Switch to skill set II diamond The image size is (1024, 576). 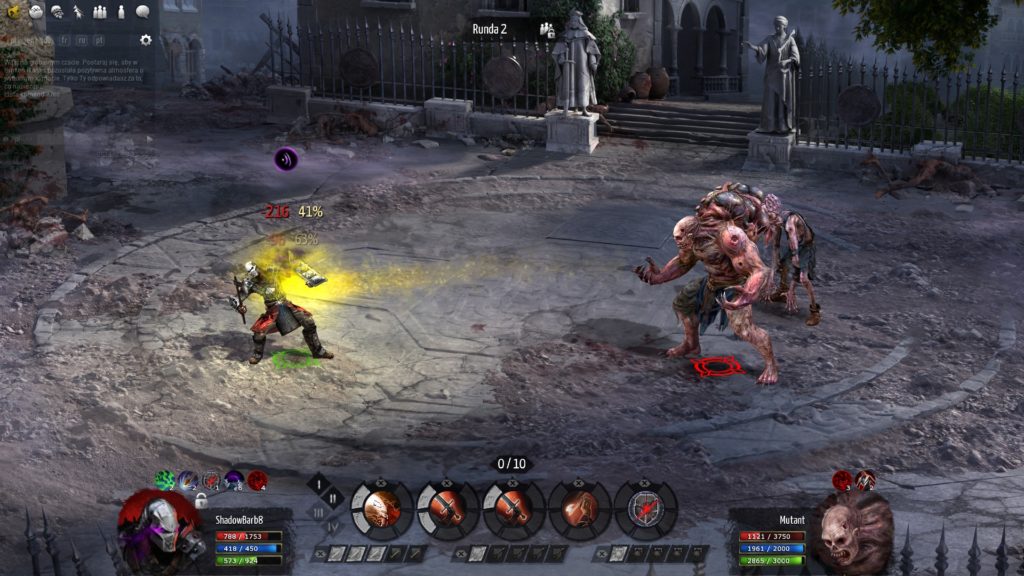(x=332, y=497)
